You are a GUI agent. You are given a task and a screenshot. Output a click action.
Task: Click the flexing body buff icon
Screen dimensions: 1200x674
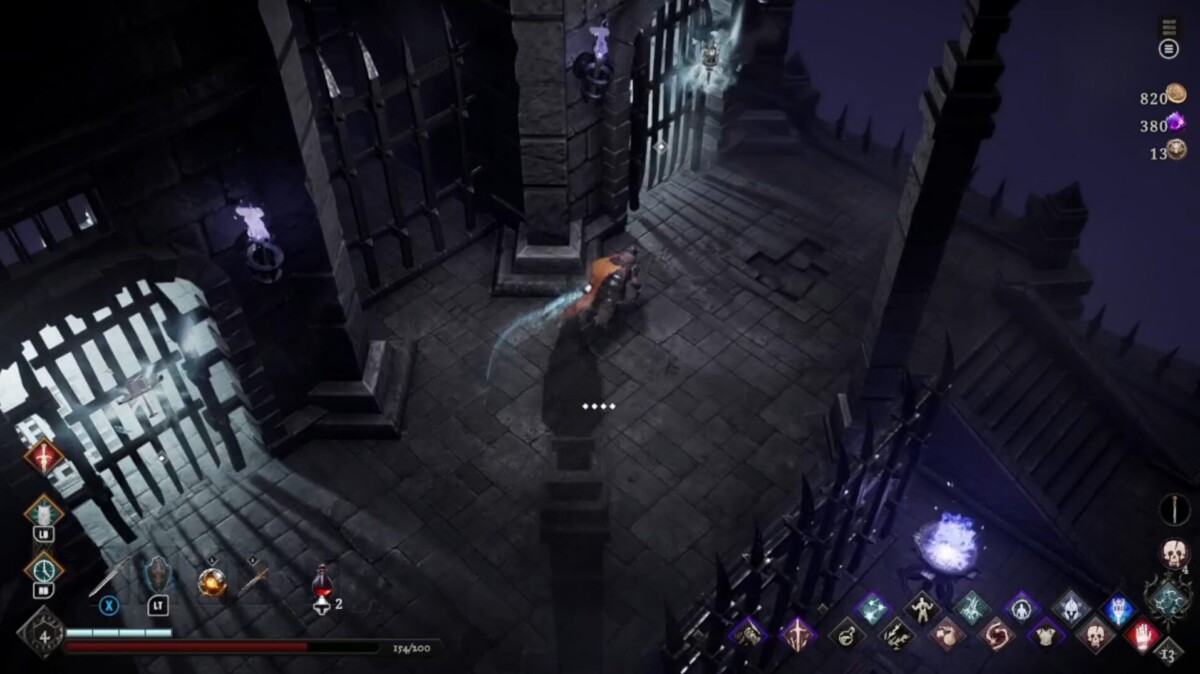click(920, 607)
